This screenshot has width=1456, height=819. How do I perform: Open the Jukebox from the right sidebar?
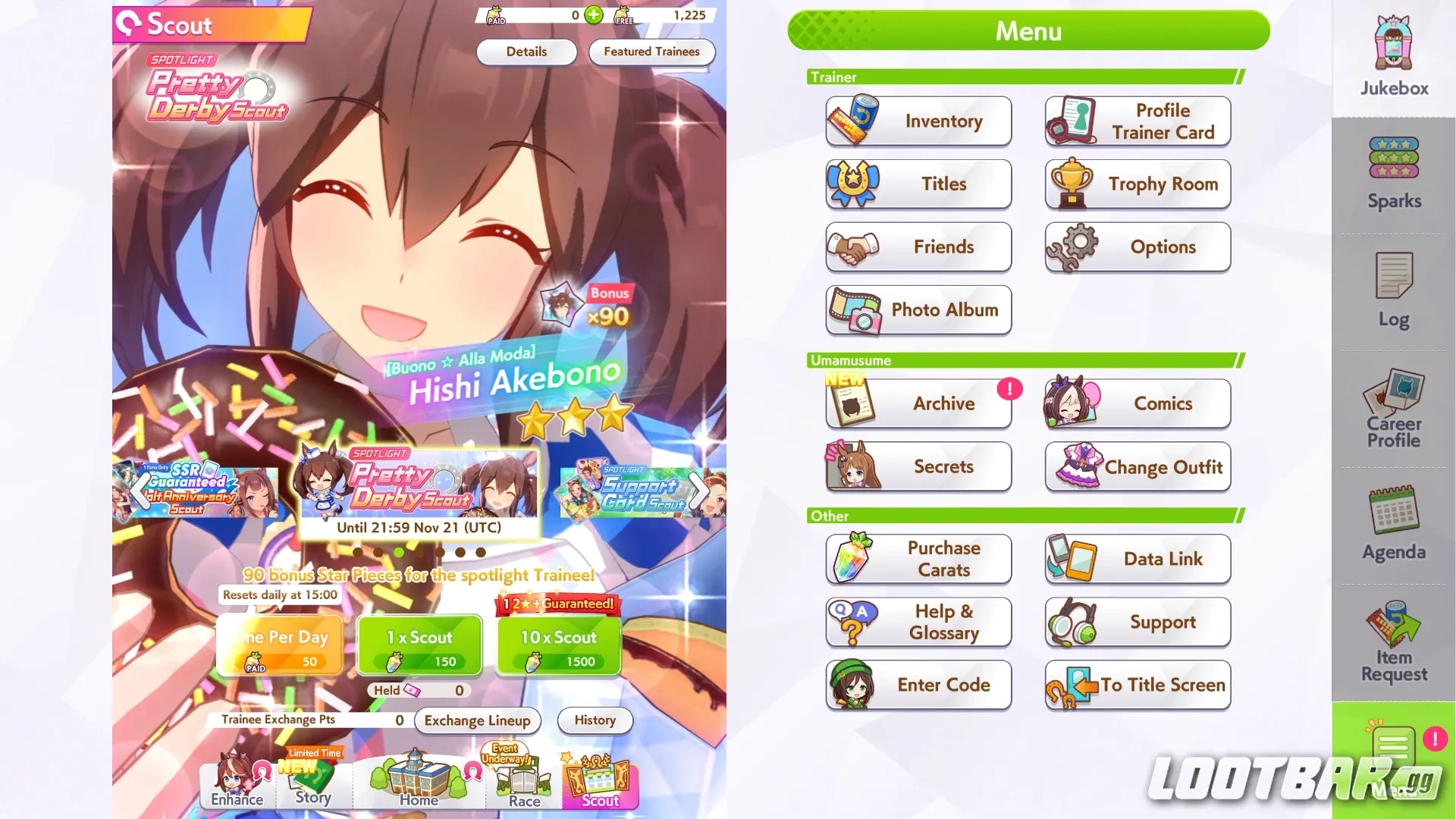[x=1392, y=53]
